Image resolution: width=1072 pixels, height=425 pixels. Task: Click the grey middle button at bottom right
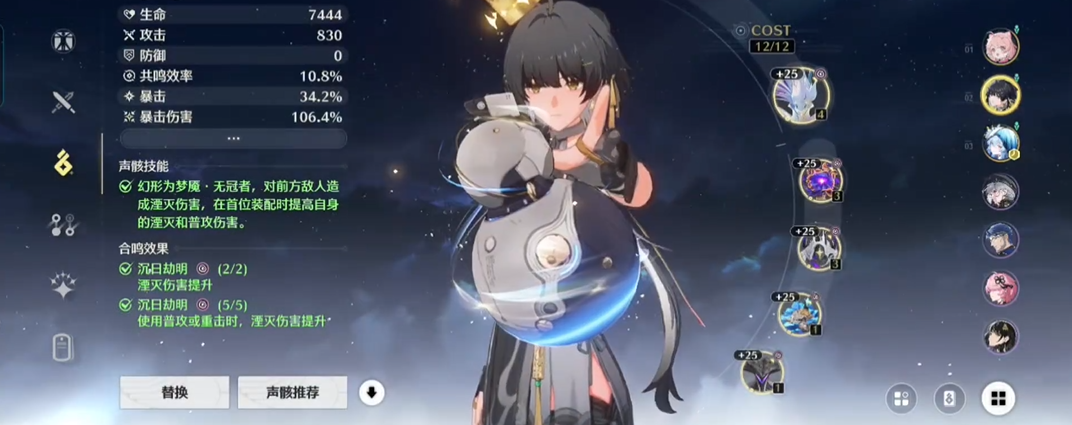(x=949, y=399)
